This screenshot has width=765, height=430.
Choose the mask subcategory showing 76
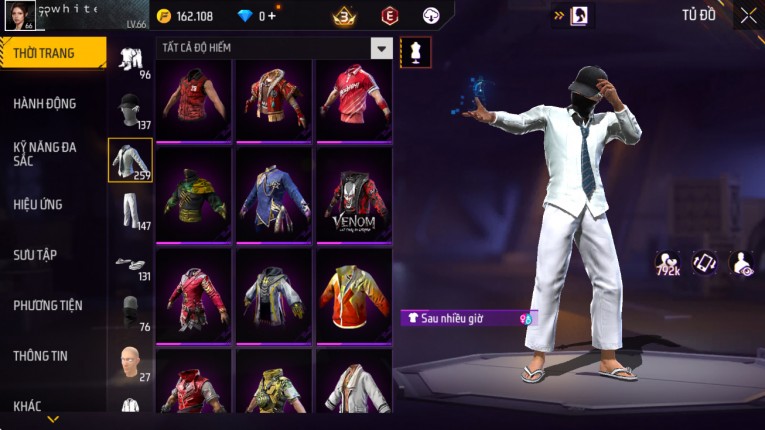tap(130, 312)
